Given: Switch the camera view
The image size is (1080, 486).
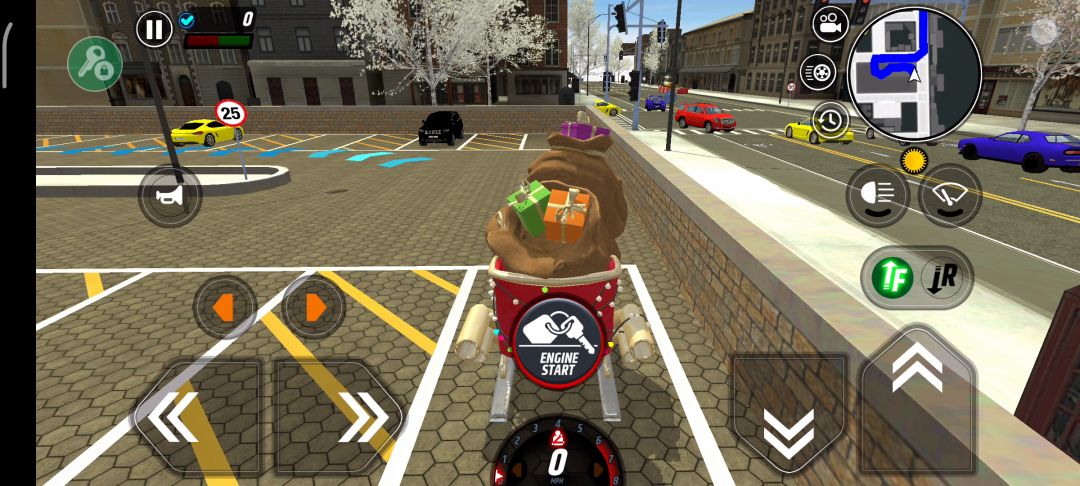Looking at the screenshot, I should [829, 26].
